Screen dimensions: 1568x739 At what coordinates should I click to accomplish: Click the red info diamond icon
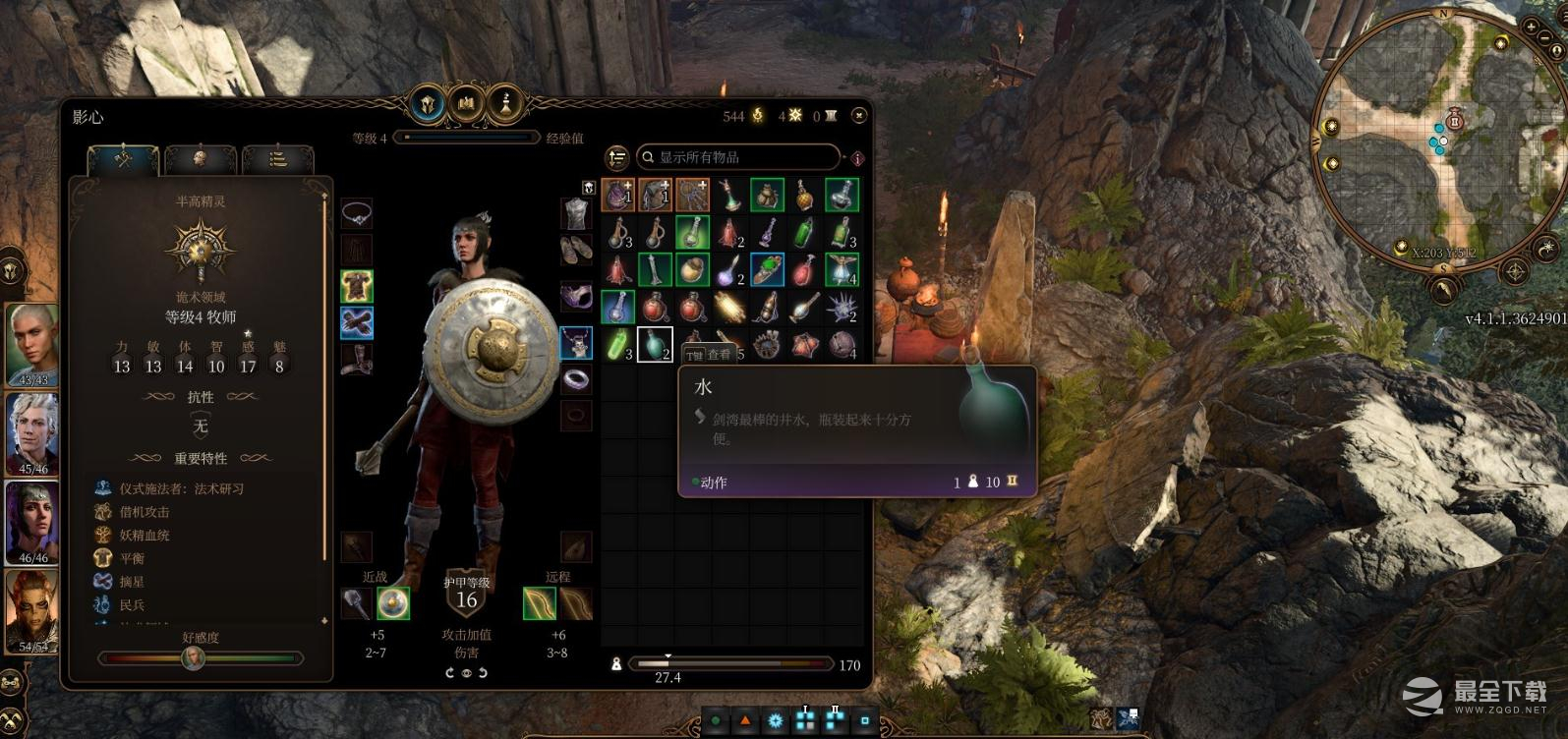pos(857,158)
